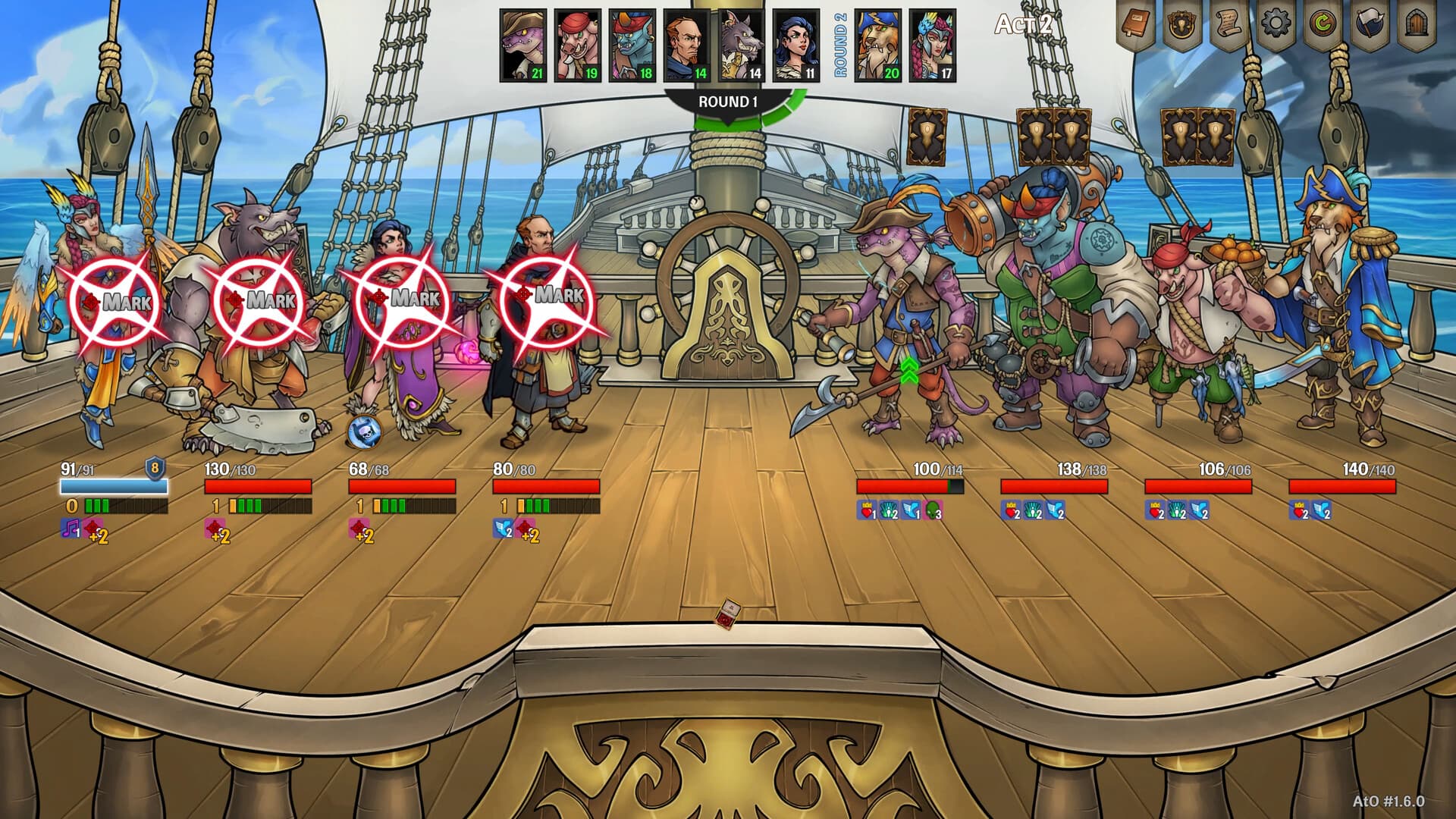Viewport: 1456px width, 819px height.
Task: Select the winged-helmet valkyrie portrait in Round 2
Action: (x=933, y=45)
